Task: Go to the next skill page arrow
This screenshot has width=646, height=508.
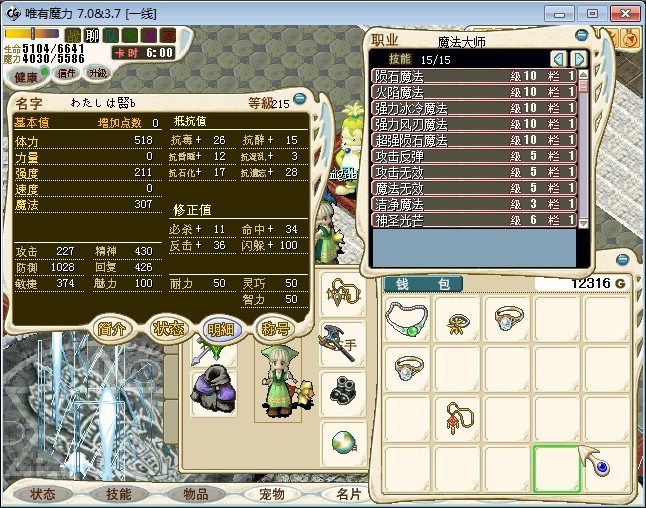Action: click(579, 59)
